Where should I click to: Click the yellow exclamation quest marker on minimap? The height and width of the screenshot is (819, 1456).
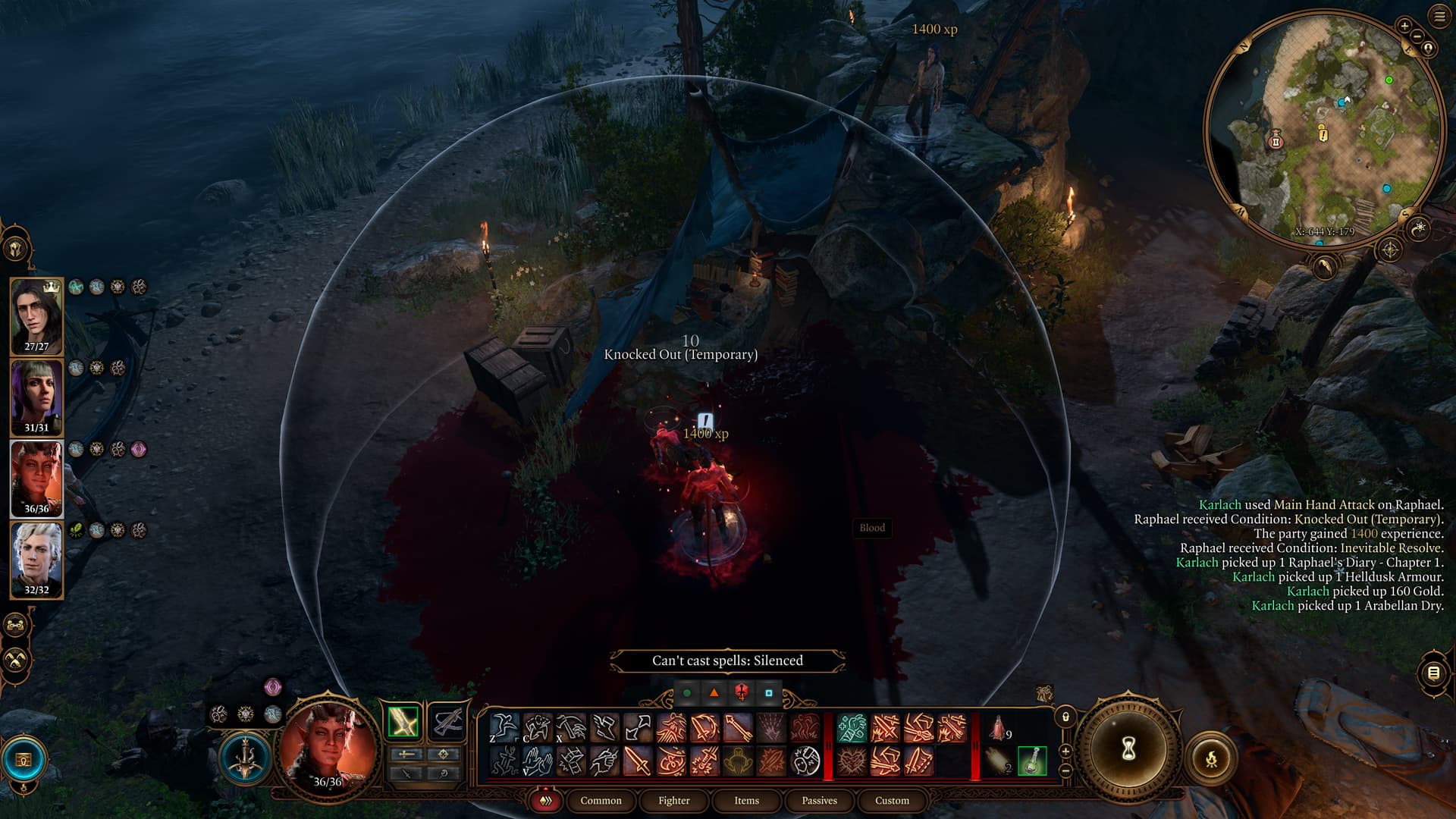(1323, 134)
